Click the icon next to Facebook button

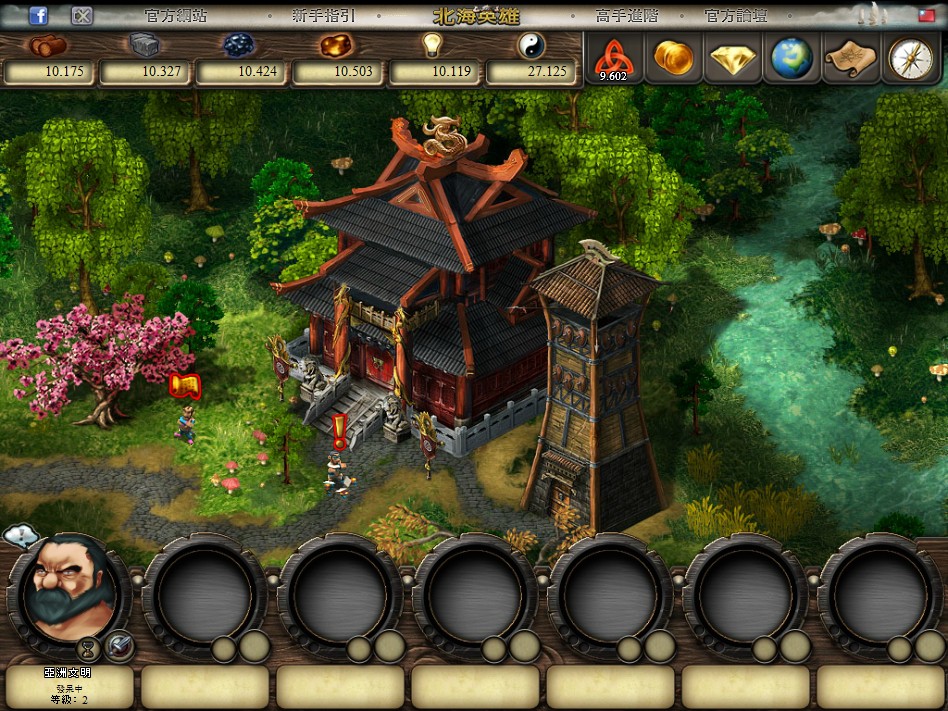pos(83,15)
